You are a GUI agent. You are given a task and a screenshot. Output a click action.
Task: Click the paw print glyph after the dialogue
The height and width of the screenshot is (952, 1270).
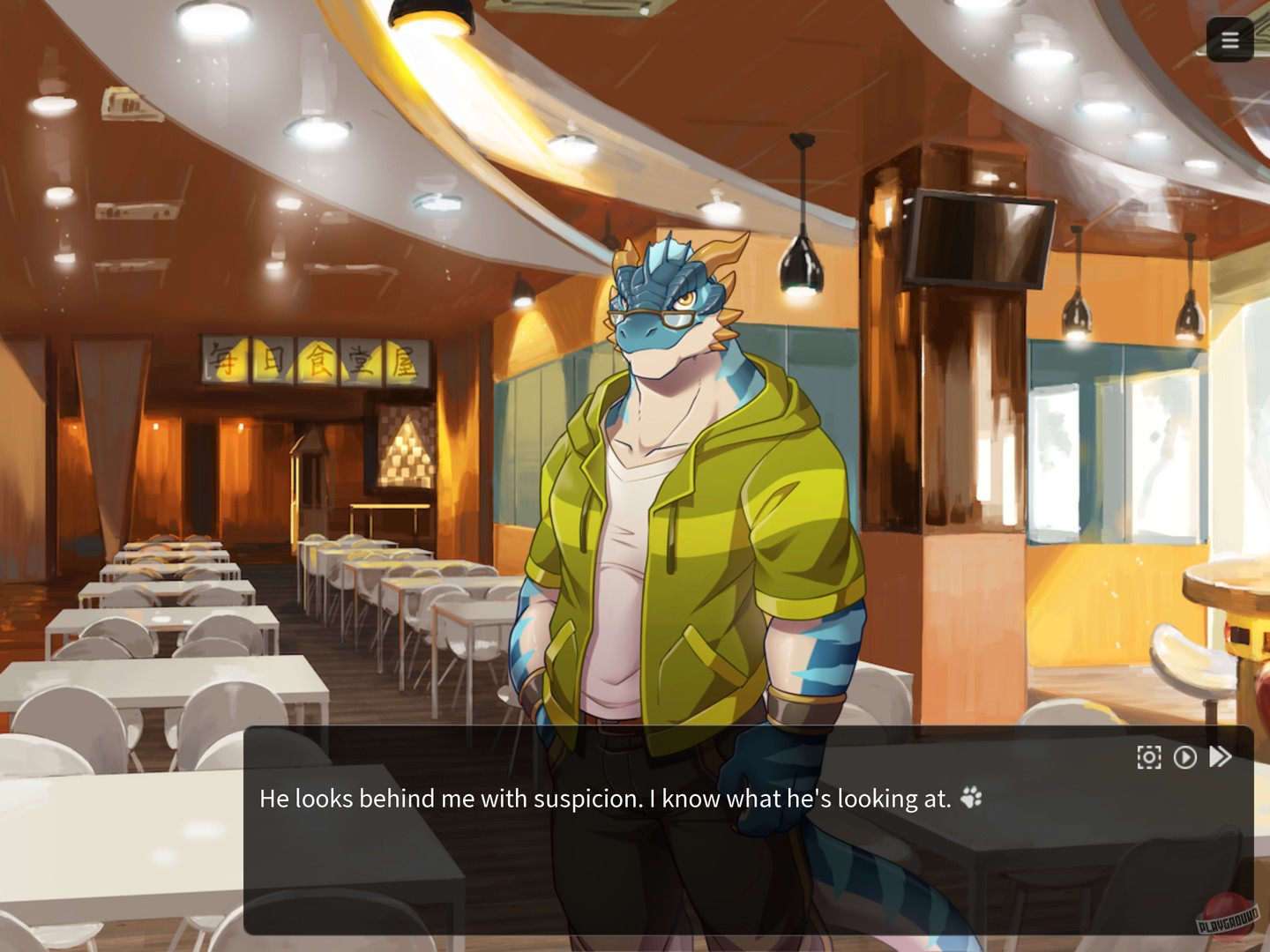coord(973,799)
